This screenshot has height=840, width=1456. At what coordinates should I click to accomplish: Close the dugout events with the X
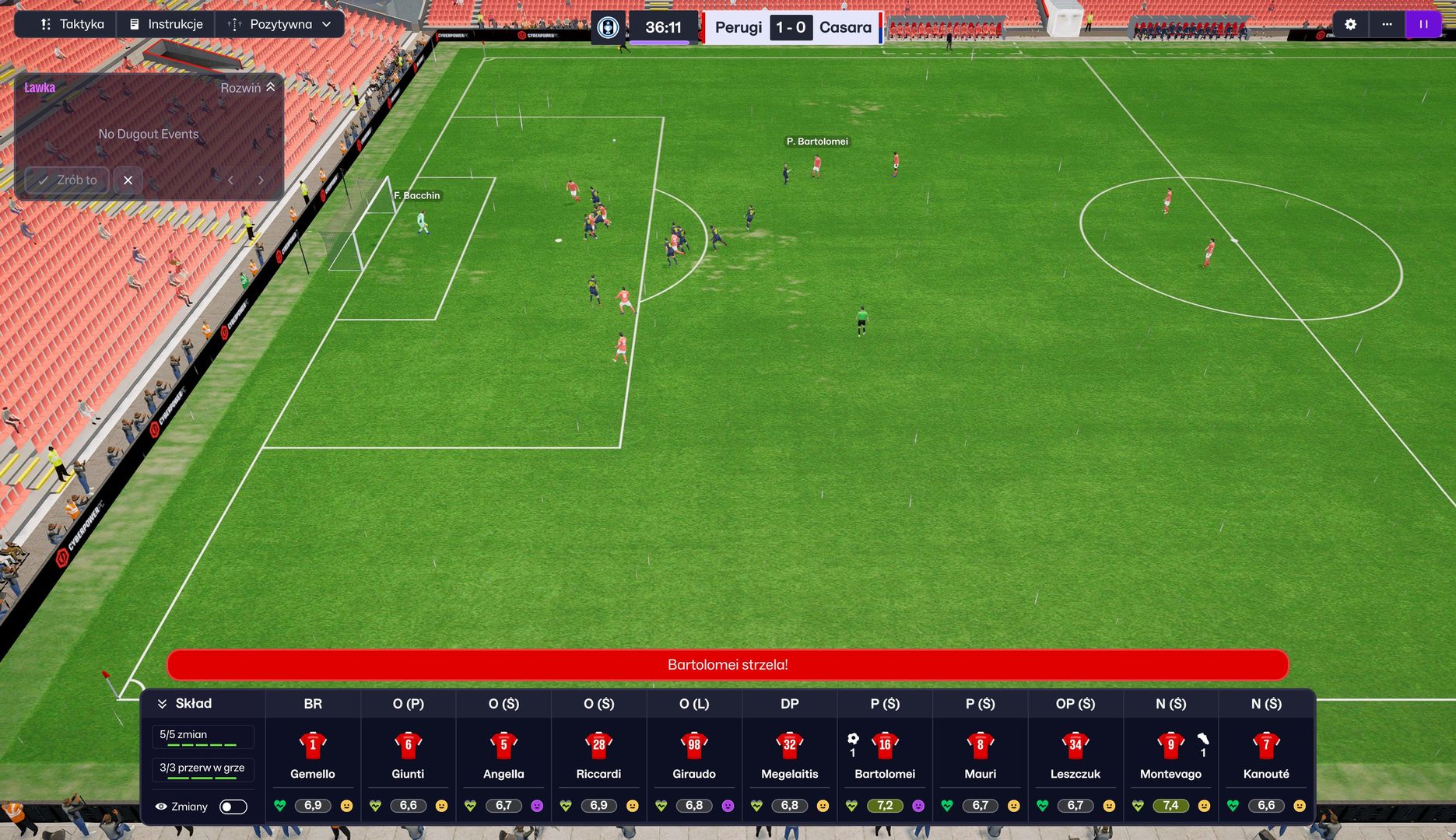tap(128, 180)
